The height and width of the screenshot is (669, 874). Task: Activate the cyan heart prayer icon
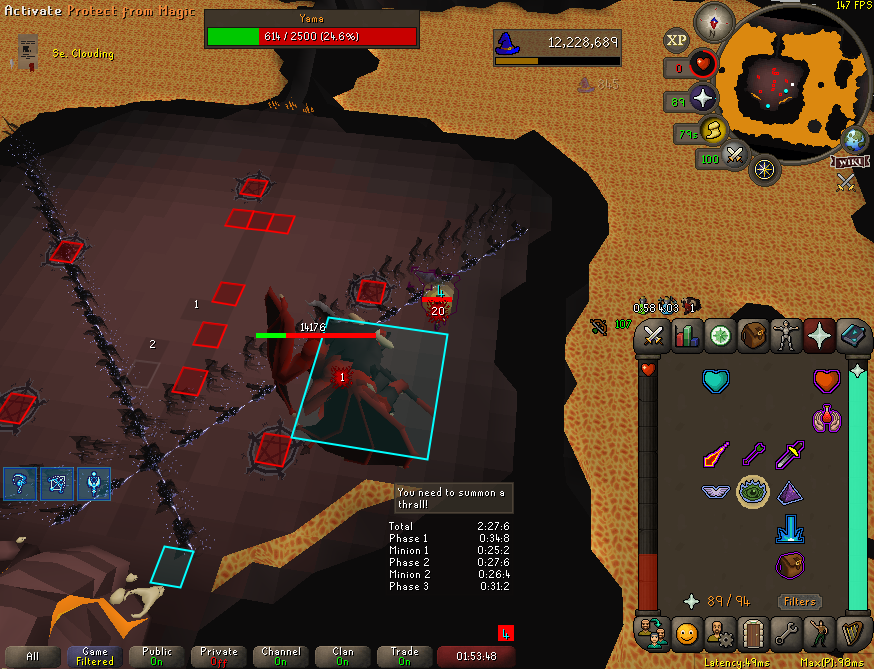point(716,380)
